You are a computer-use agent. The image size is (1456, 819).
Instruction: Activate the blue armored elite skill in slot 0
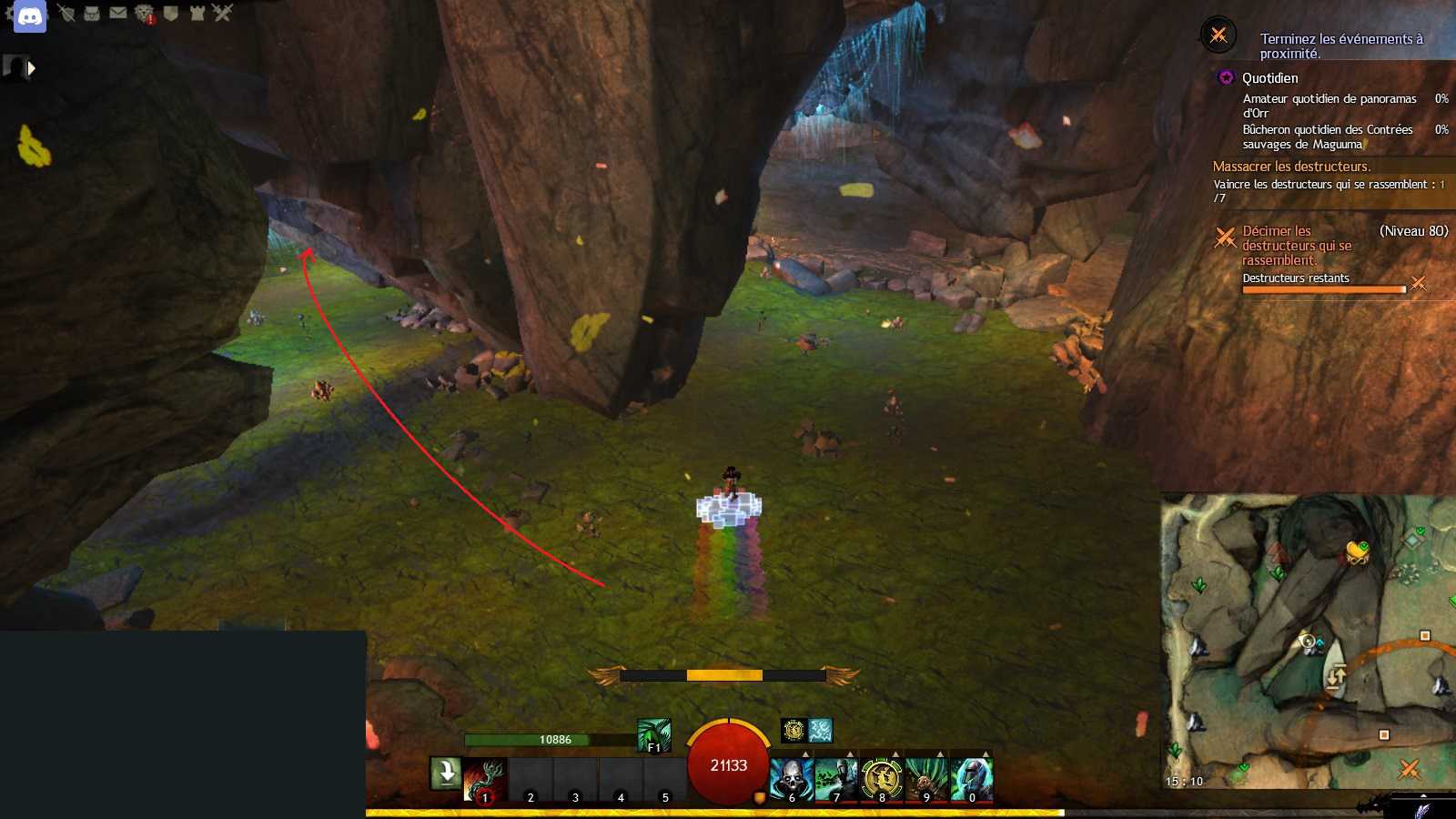tap(971, 780)
